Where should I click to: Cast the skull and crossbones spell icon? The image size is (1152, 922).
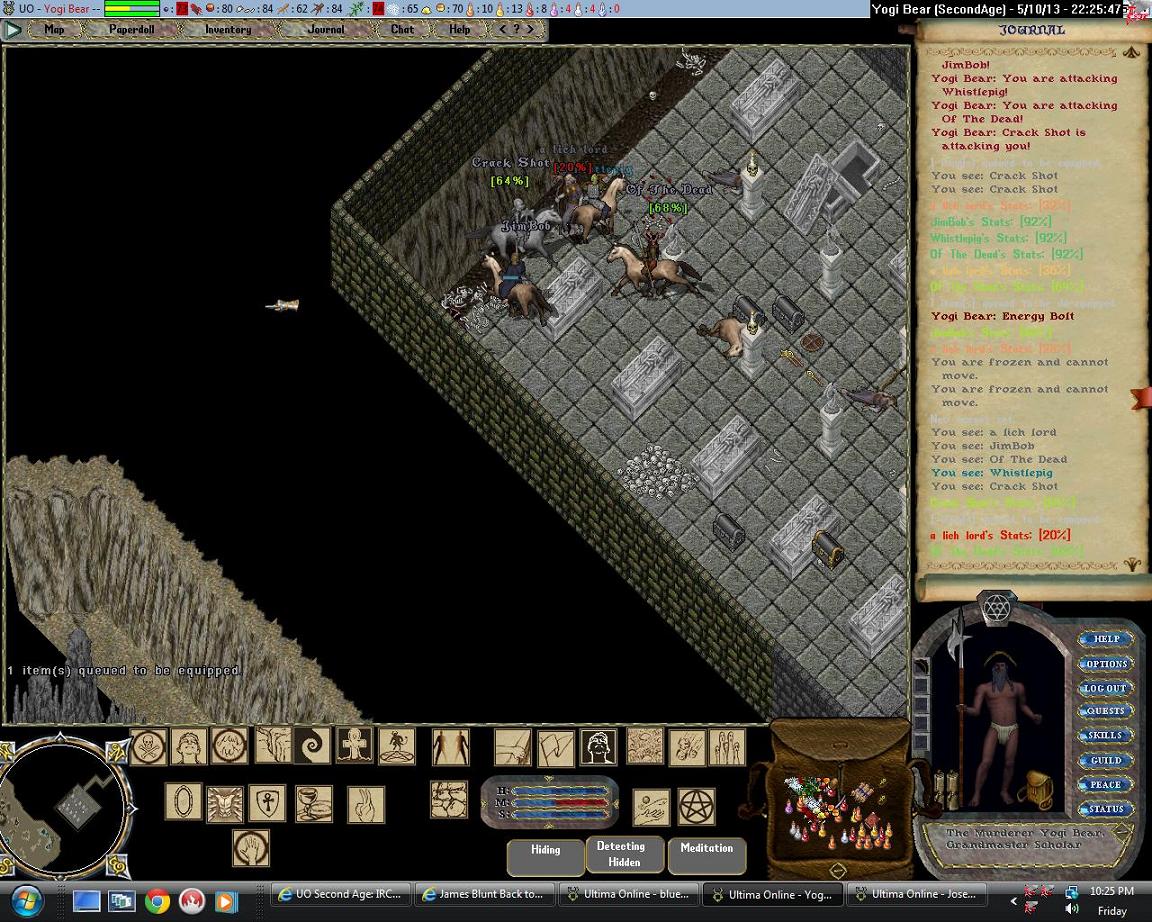pos(149,746)
